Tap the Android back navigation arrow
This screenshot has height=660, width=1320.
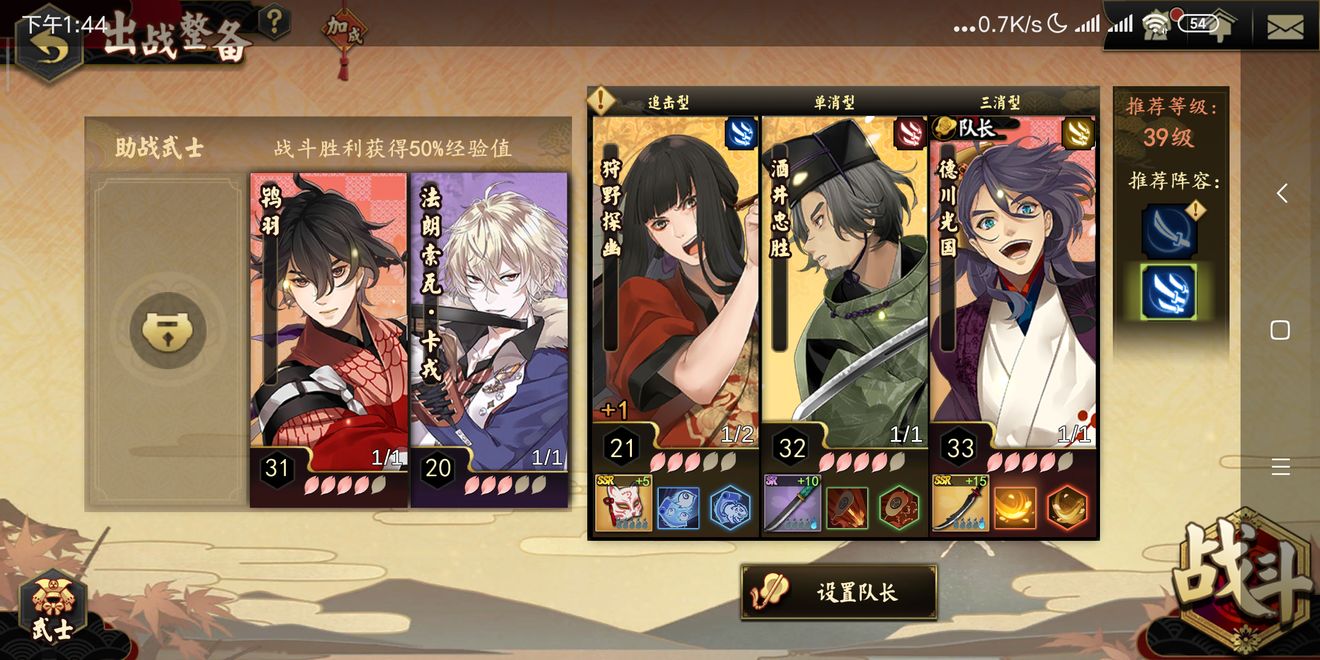click(x=1281, y=194)
